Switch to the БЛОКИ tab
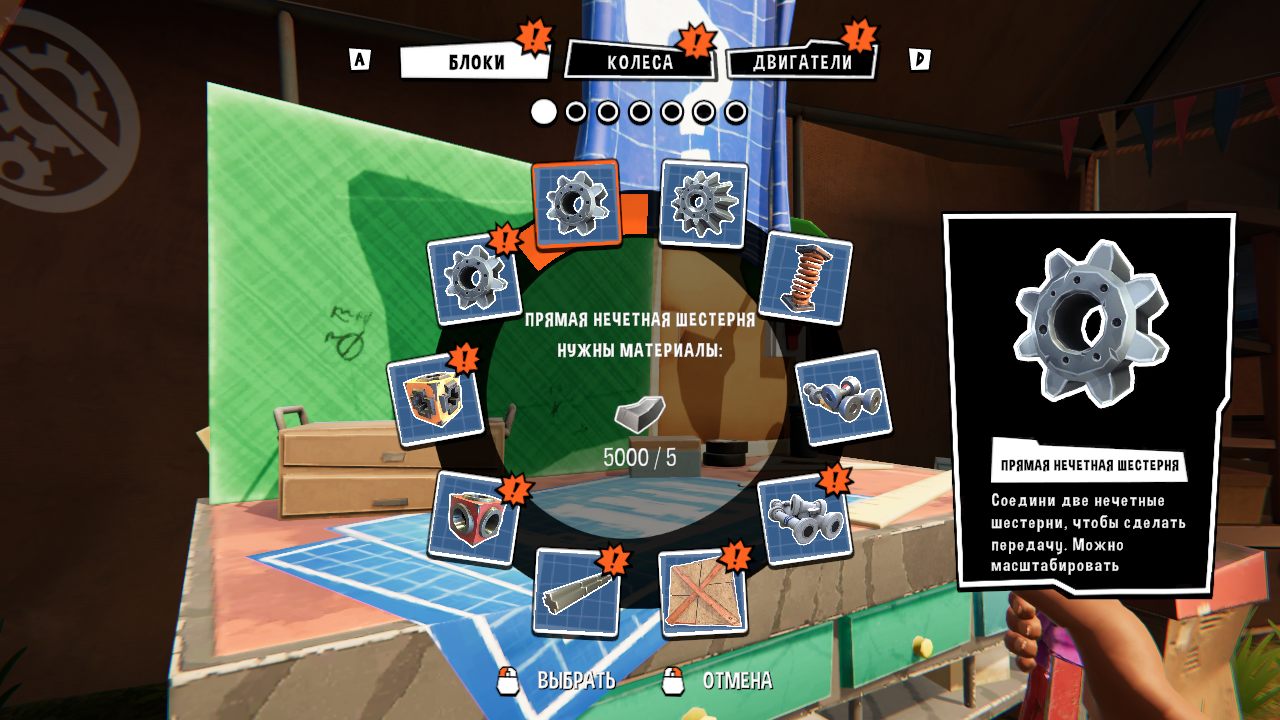 pyautogui.click(x=475, y=62)
